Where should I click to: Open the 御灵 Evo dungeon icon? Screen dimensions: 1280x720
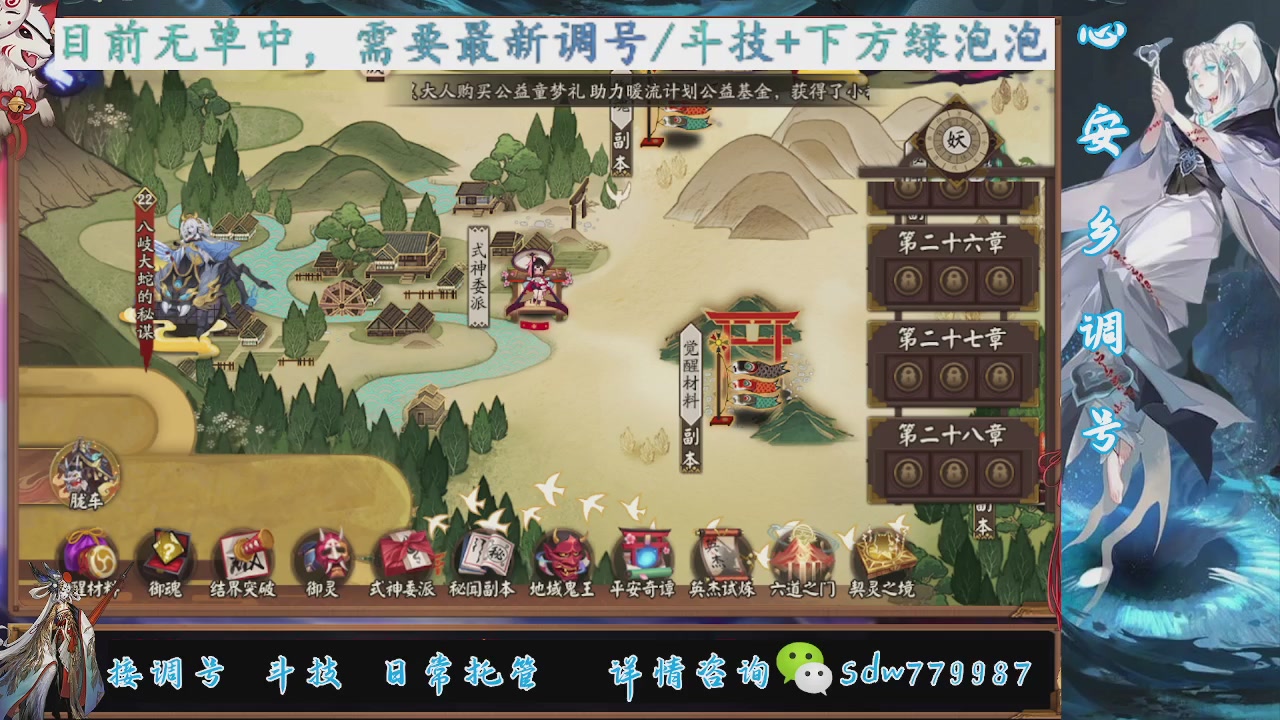322,555
